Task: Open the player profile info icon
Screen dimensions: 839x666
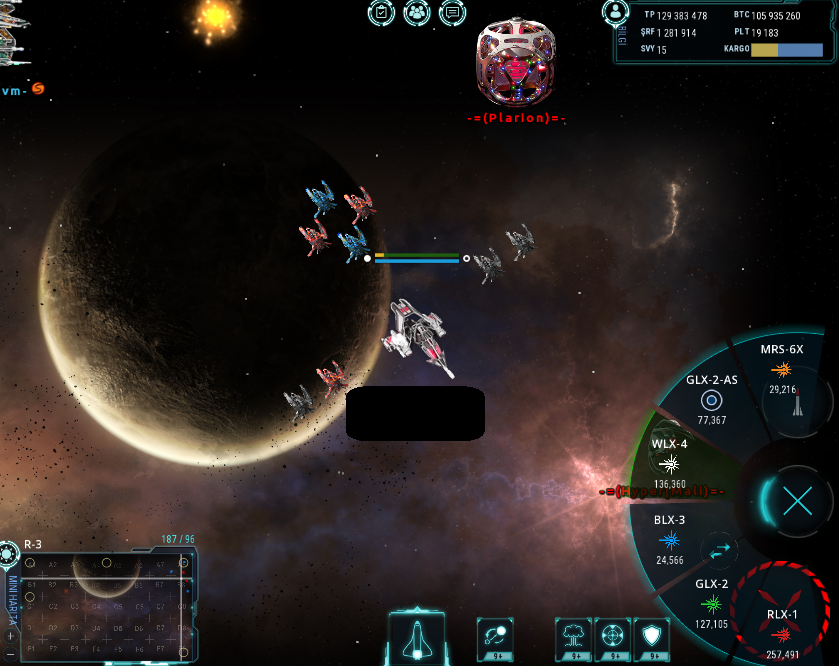Action: point(616,12)
